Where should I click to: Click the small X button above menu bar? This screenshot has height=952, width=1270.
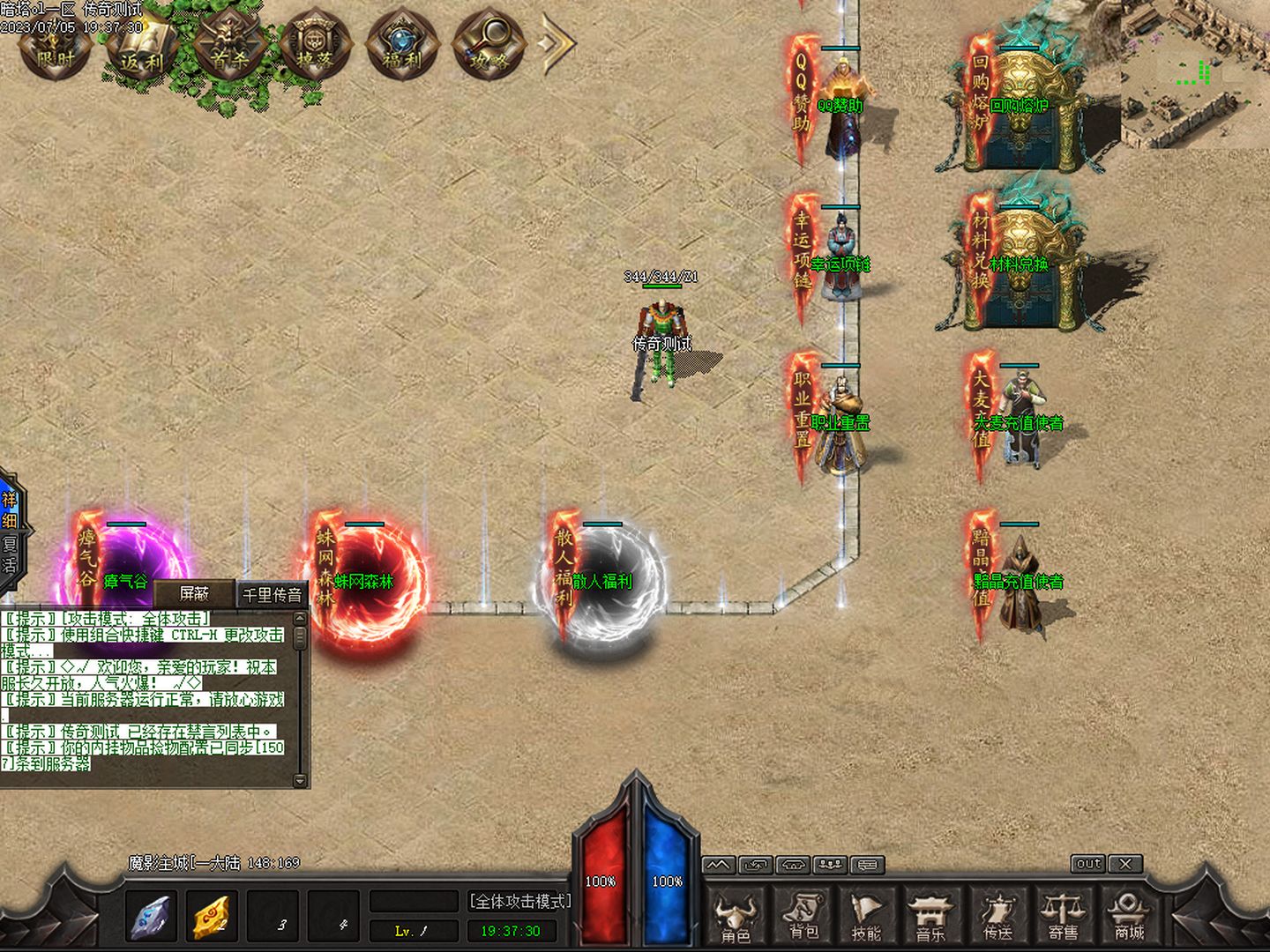(x=1125, y=864)
